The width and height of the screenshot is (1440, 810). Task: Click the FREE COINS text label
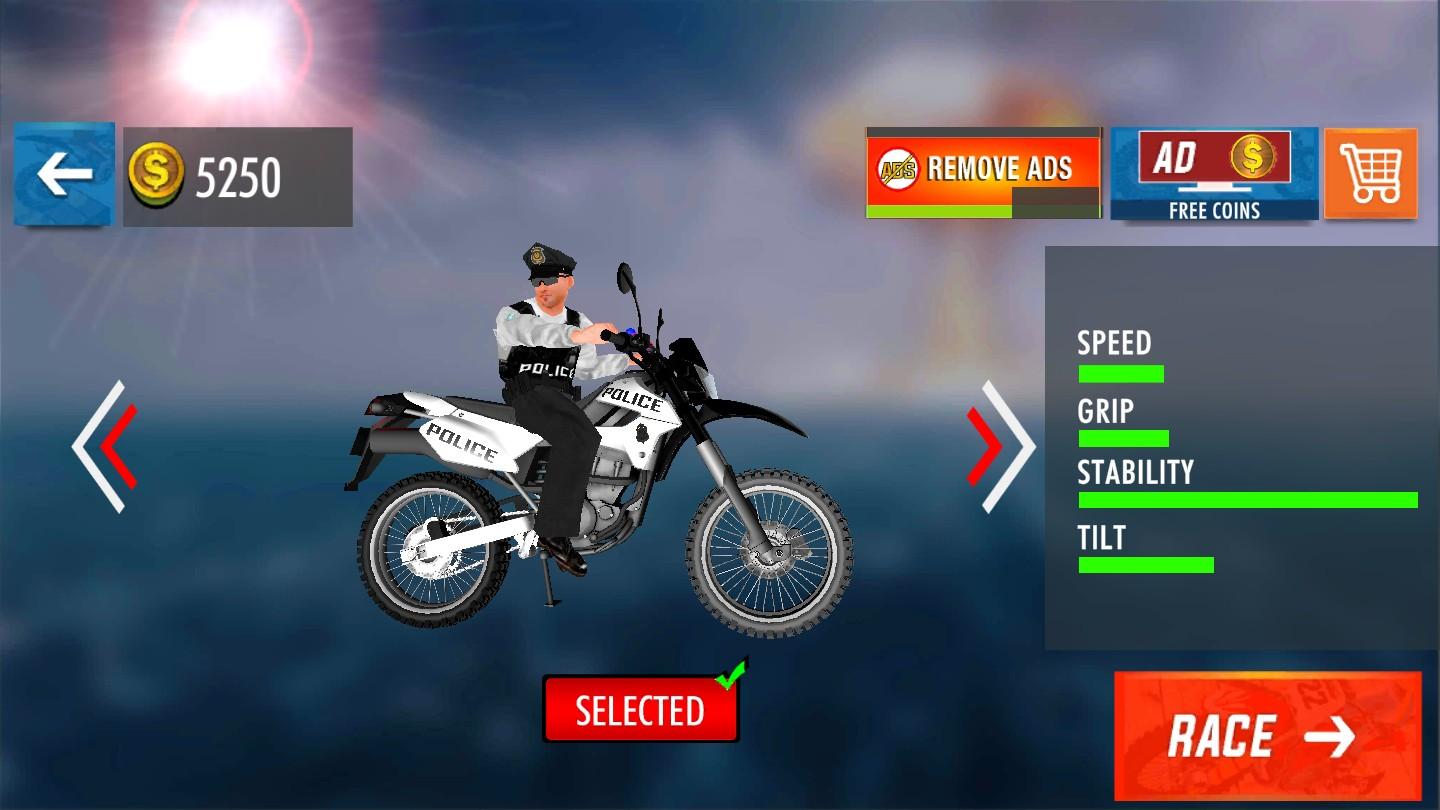click(x=1215, y=211)
